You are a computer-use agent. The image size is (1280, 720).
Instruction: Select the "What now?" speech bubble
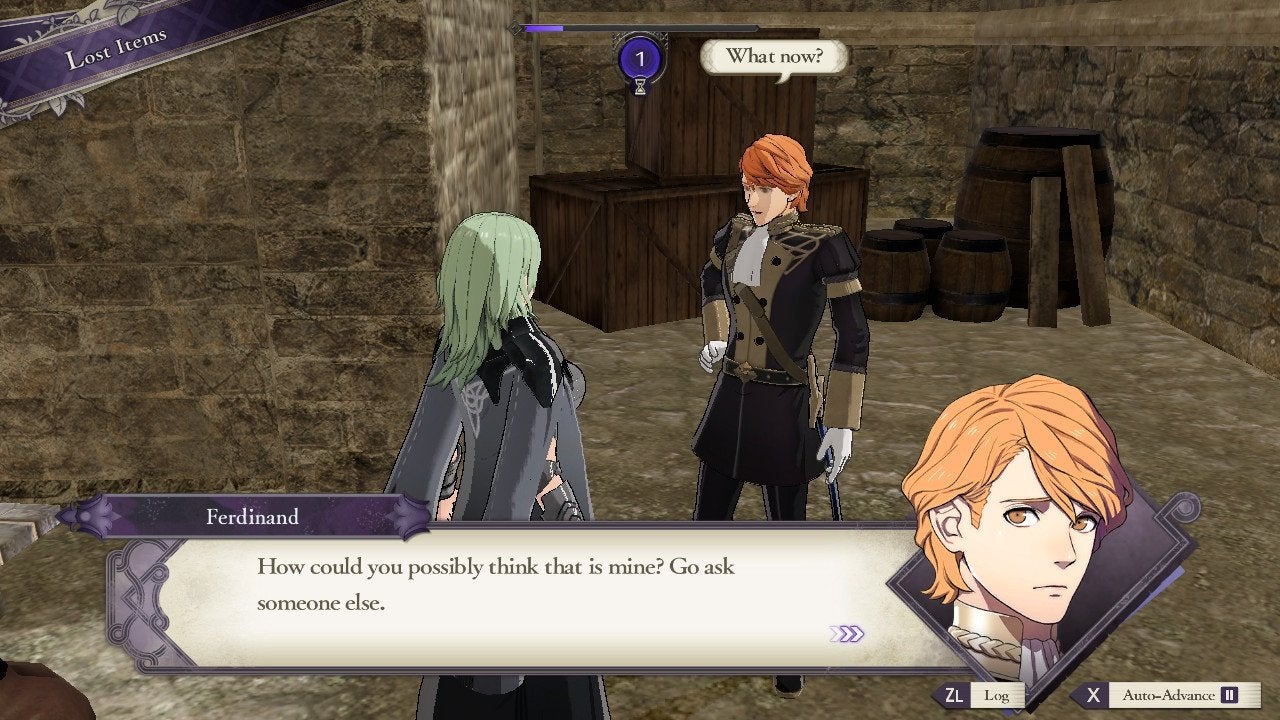pyautogui.click(x=774, y=56)
